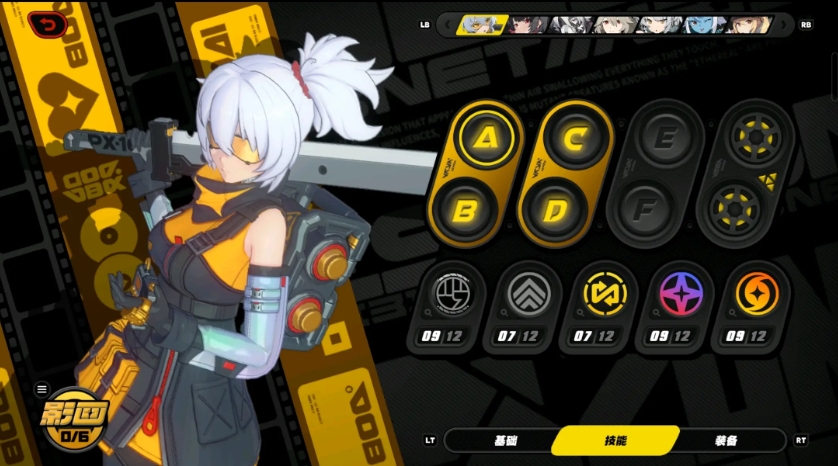Screen dimensions: 838x466
Task: Select the blonde character portrait
Action: [x=750, y=24]
